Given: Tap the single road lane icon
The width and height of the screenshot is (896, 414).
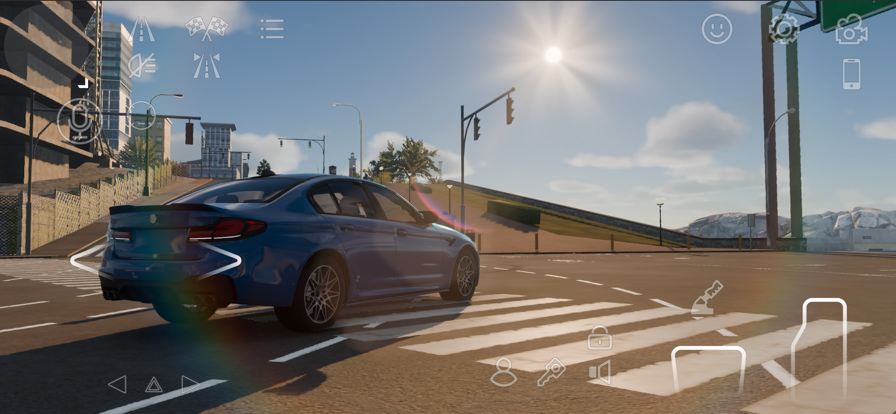Looking at the screenshot, I should (143, 30).
